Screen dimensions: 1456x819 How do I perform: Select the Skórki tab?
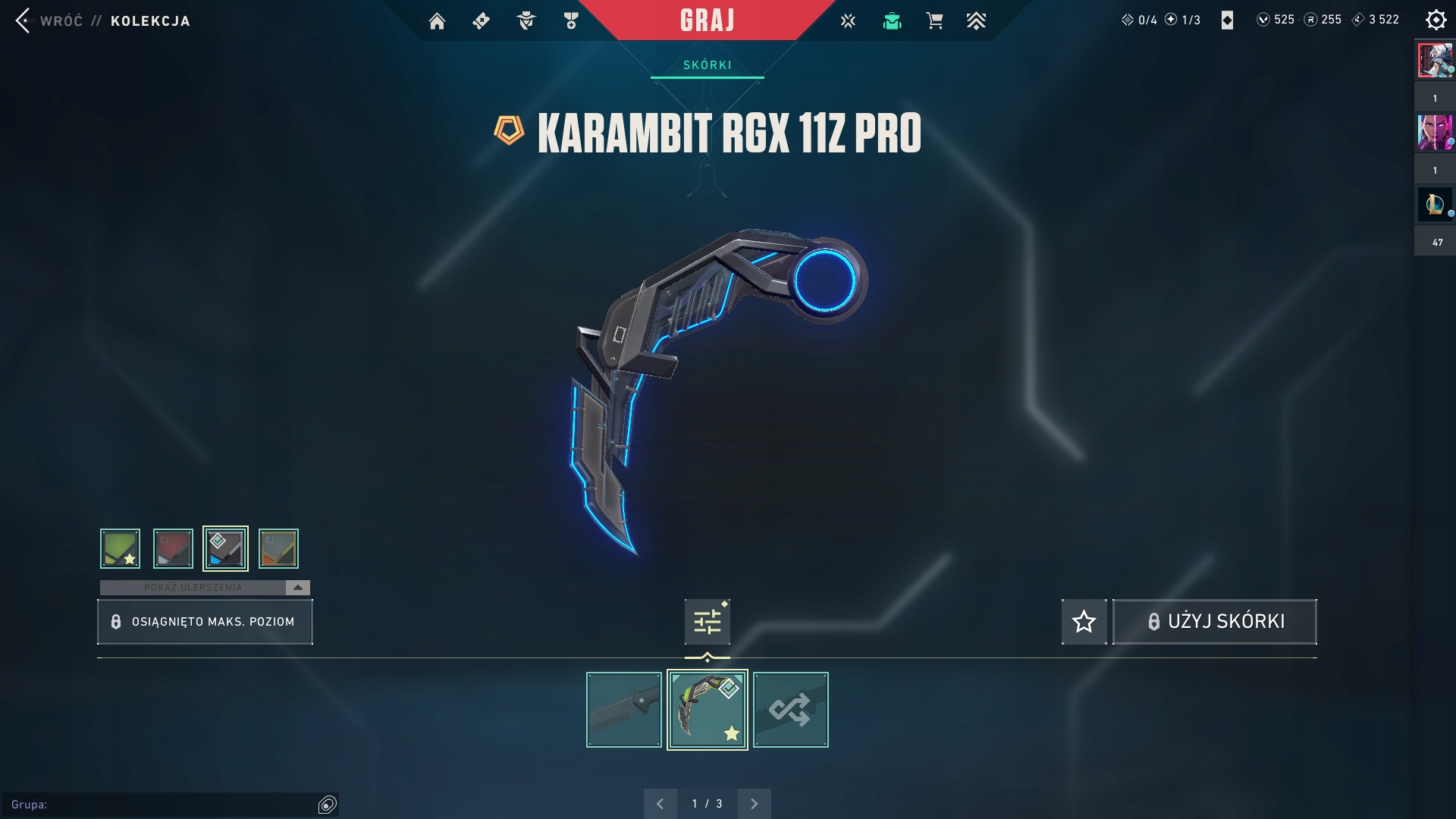[x=707, y=65]
